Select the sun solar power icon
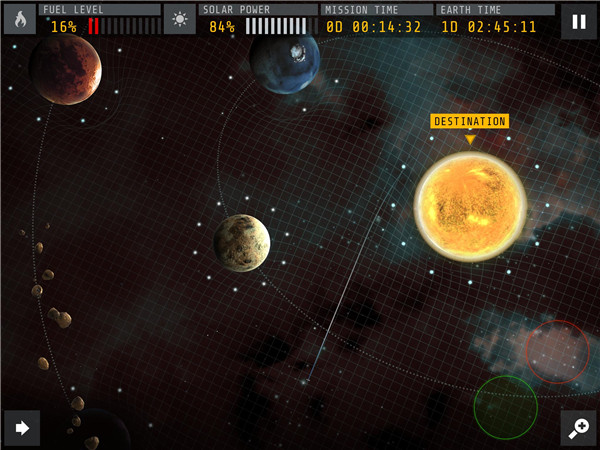The width and height of the screenshot is (600, 450). click(179, 19)
